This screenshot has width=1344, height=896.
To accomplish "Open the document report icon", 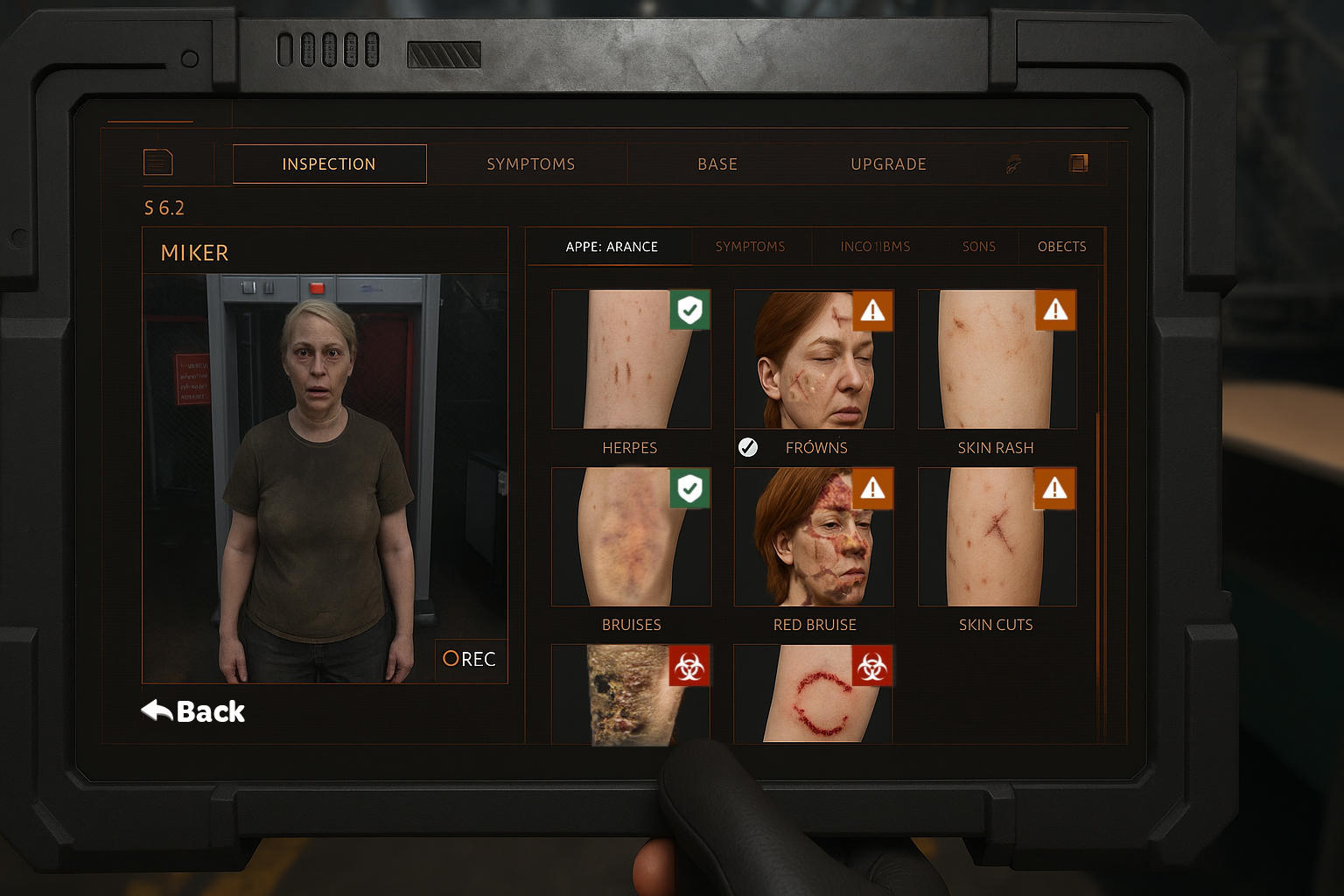I will tap(157, 162).
